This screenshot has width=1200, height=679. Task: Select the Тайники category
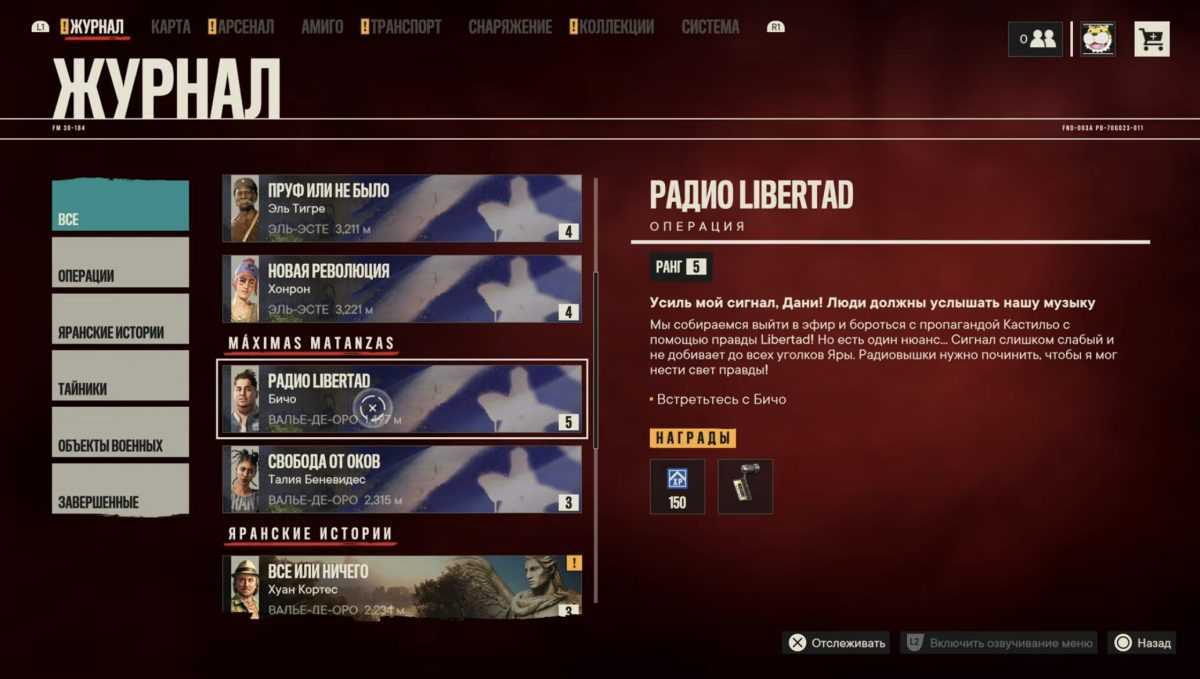[x=120, y=376]
